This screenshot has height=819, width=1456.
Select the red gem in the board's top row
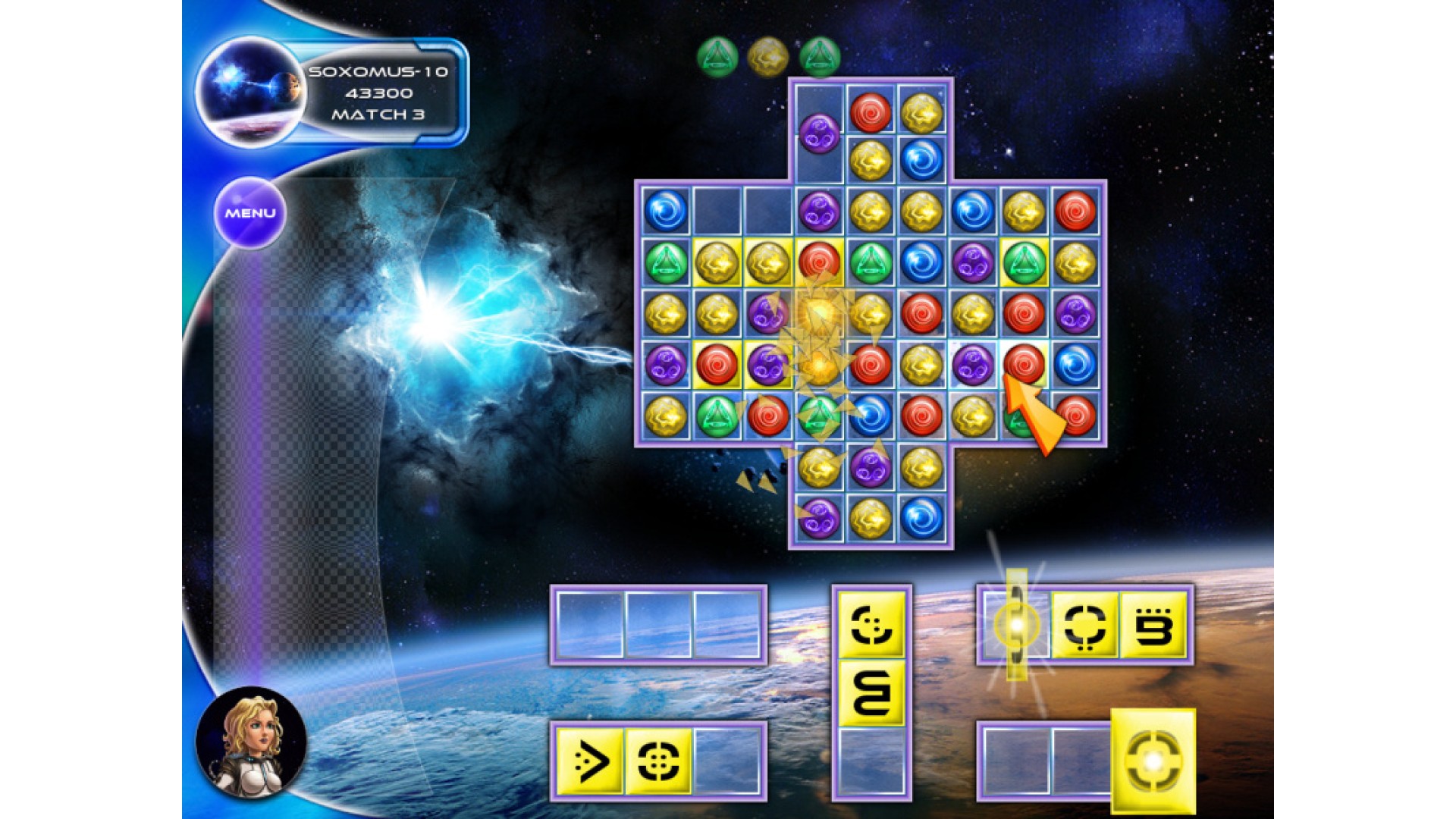[871, 111]
